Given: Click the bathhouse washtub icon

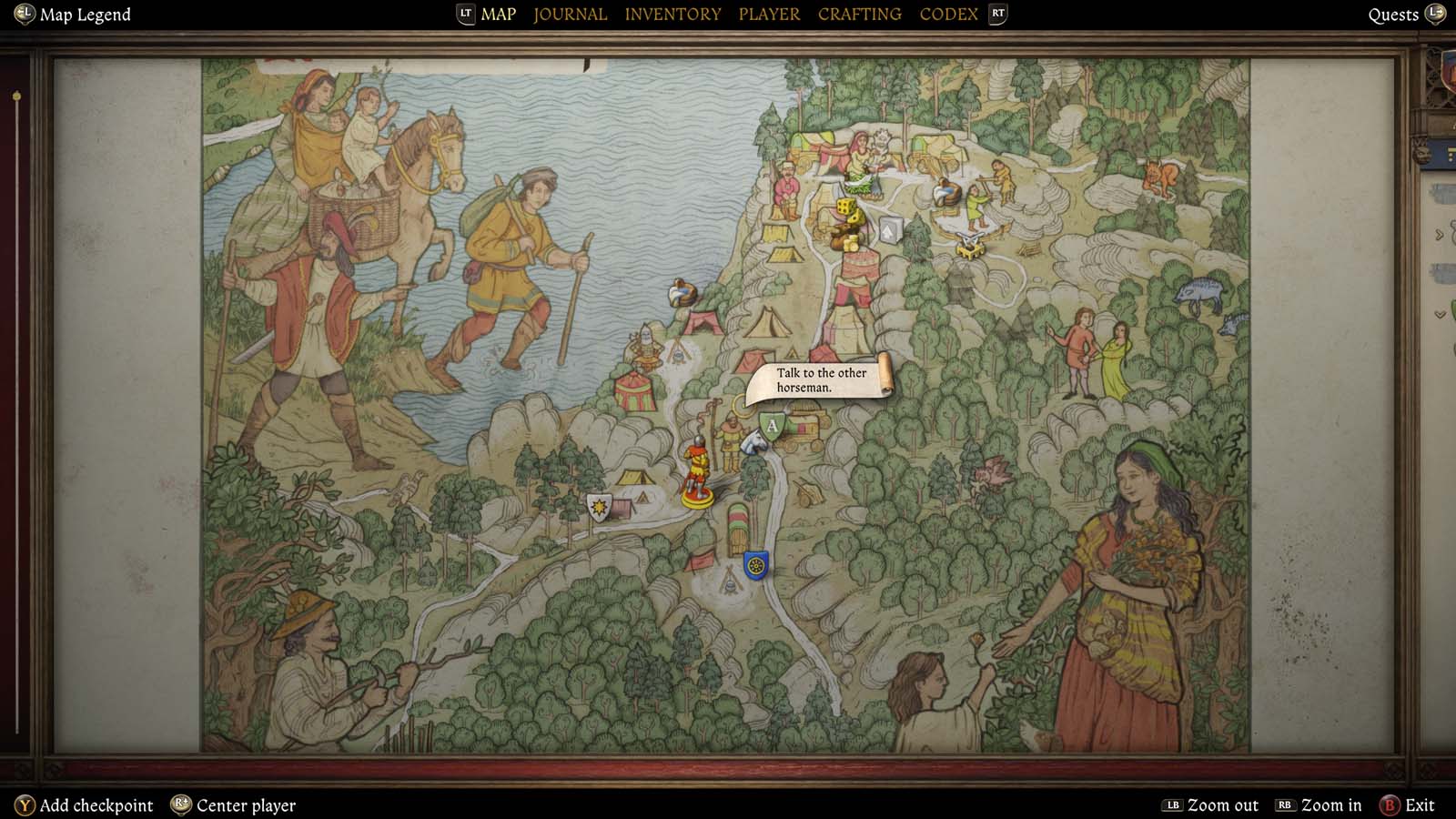Looking at the screenshot, I should pos(945,191).
